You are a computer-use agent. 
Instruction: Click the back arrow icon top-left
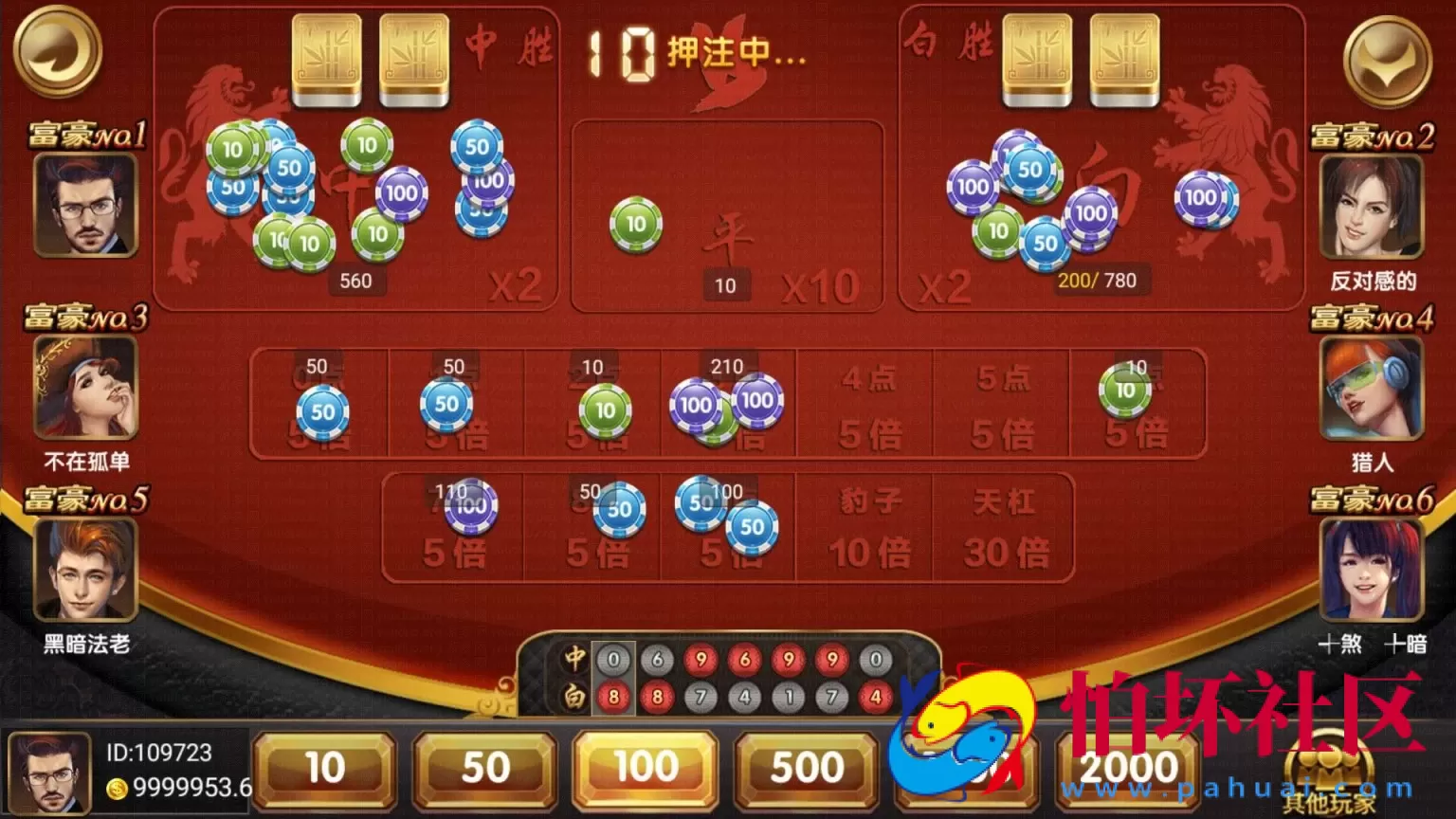pyautogui.click(x=57, y=52)
